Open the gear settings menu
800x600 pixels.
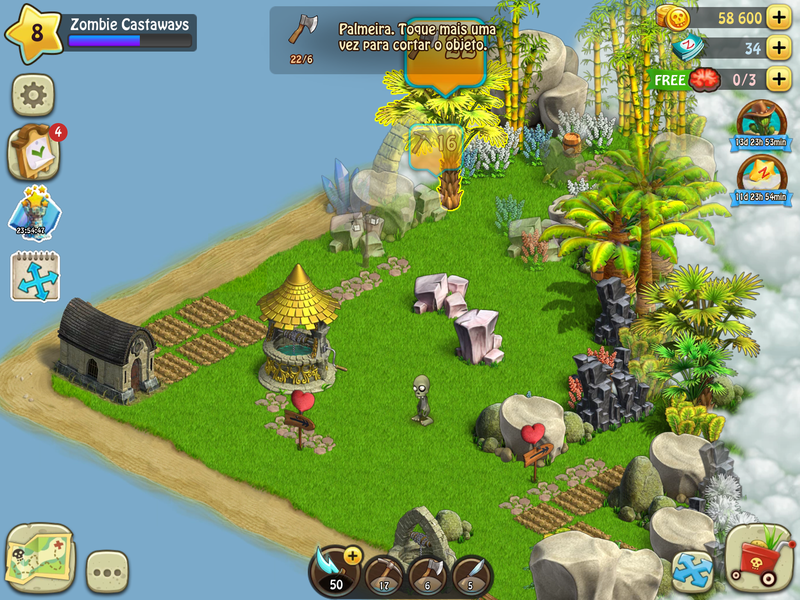33,96
